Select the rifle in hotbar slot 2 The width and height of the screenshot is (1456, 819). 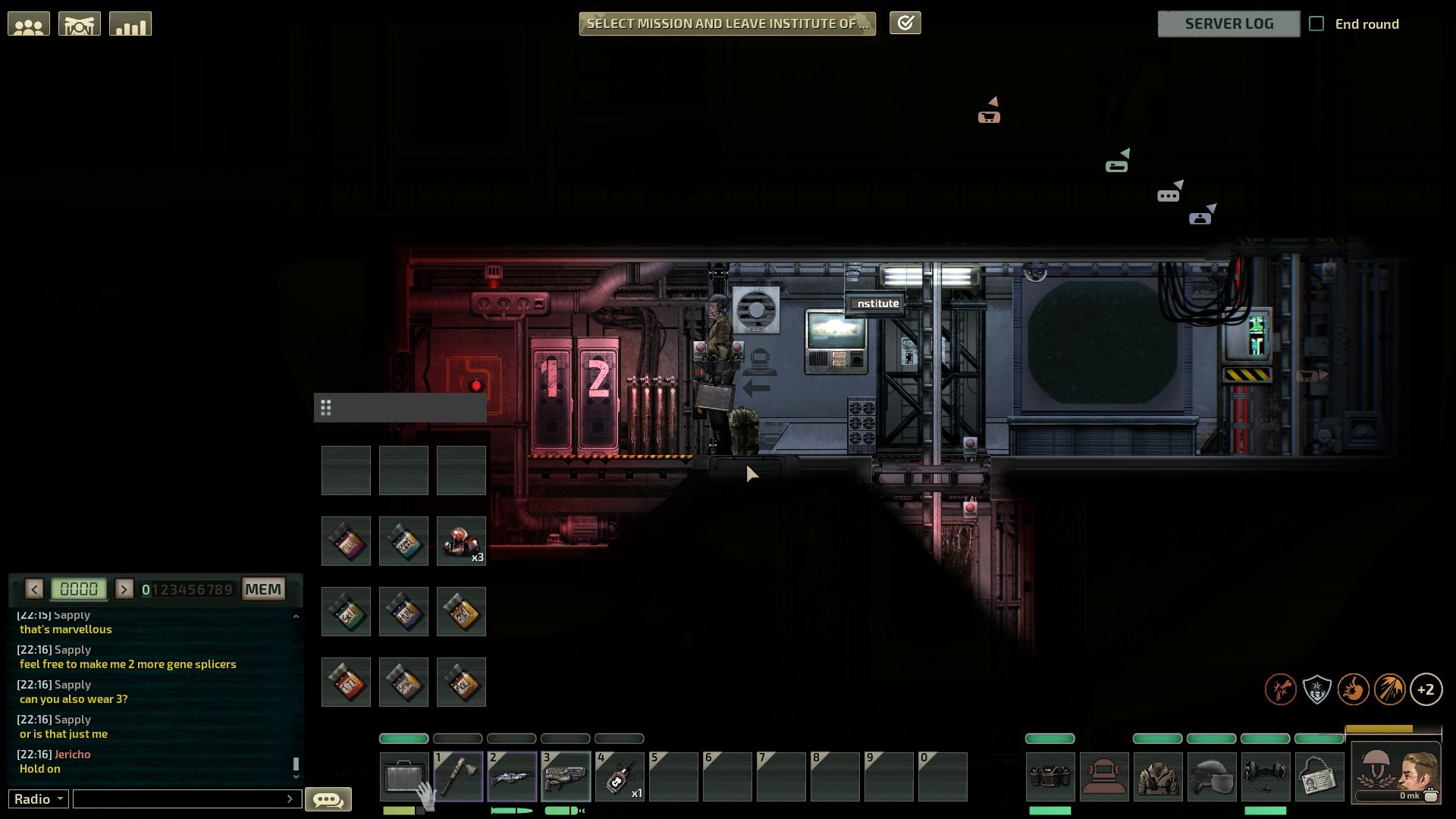pyautogui.click(x=512, y=777)
